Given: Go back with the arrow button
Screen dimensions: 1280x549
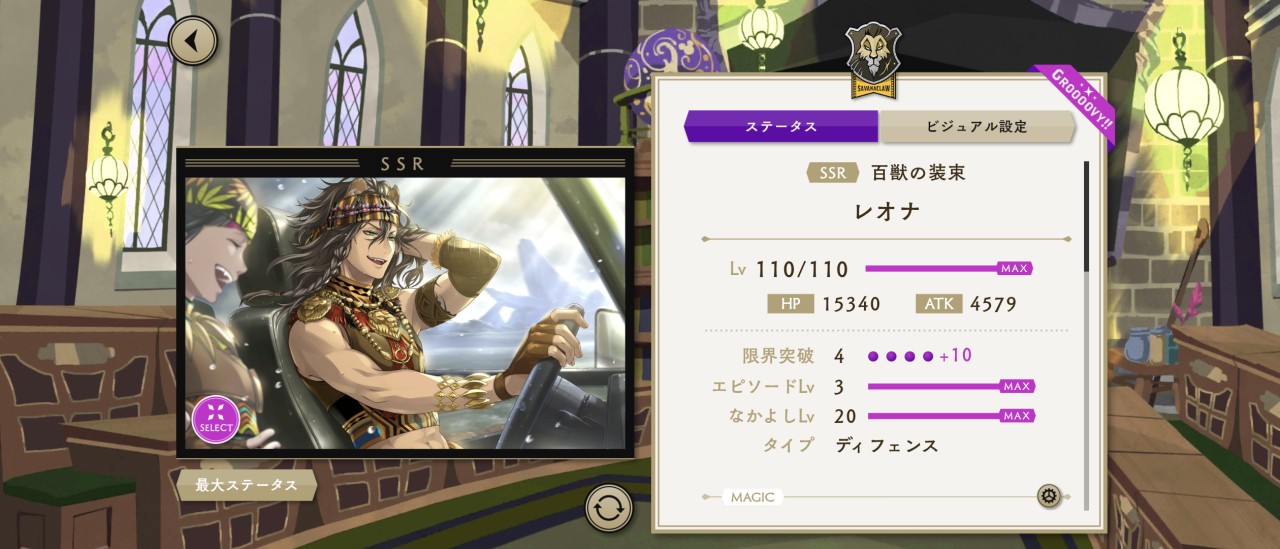Looking at the screenshot, I should pos(193,41).
